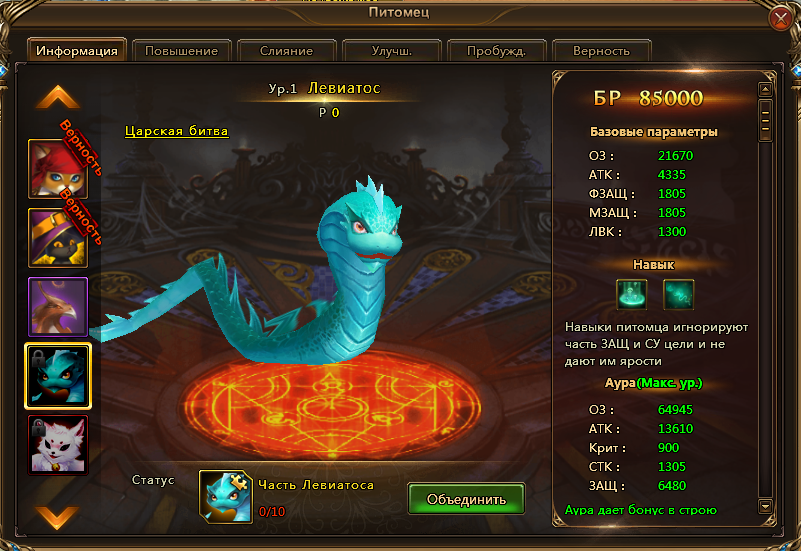The width and height of the screenshot is (801, 551).
Task: Click the green Объединить button
Action: click(x=467, y=498)
